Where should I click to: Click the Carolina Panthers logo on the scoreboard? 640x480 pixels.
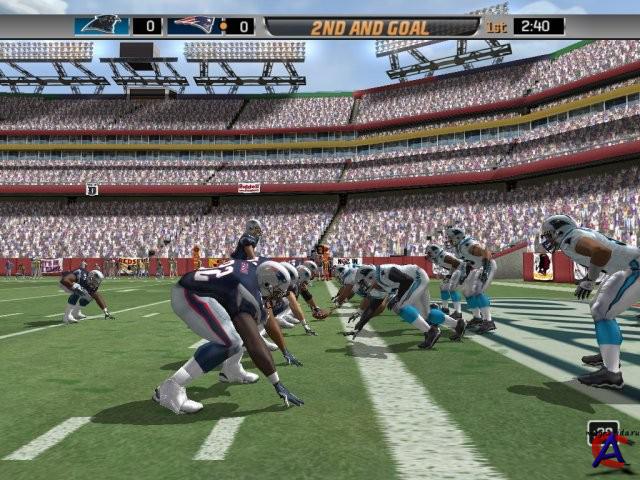(x=102, y=25)
